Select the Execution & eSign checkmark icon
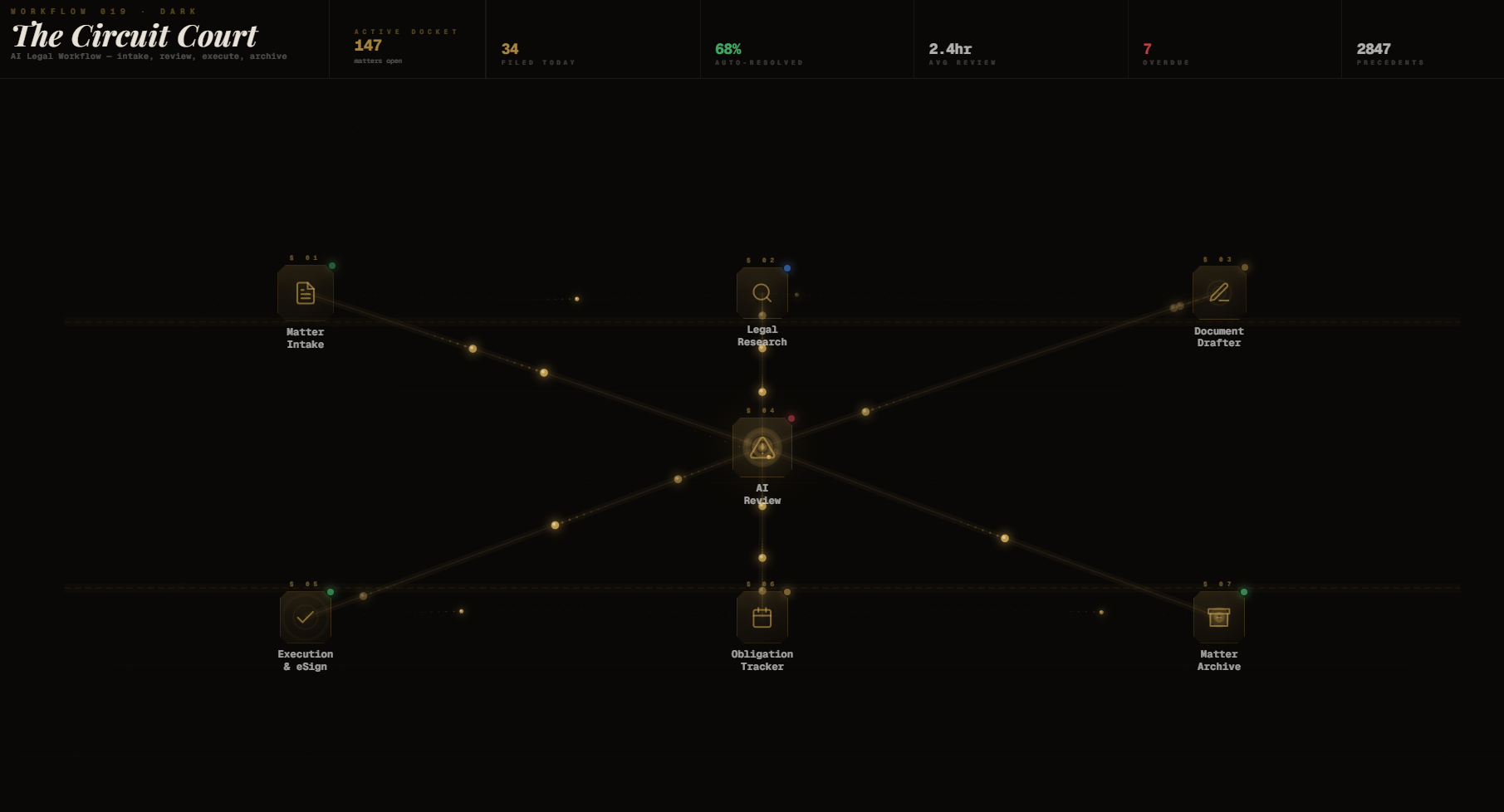1504x812 pixels. click(305, 616)
